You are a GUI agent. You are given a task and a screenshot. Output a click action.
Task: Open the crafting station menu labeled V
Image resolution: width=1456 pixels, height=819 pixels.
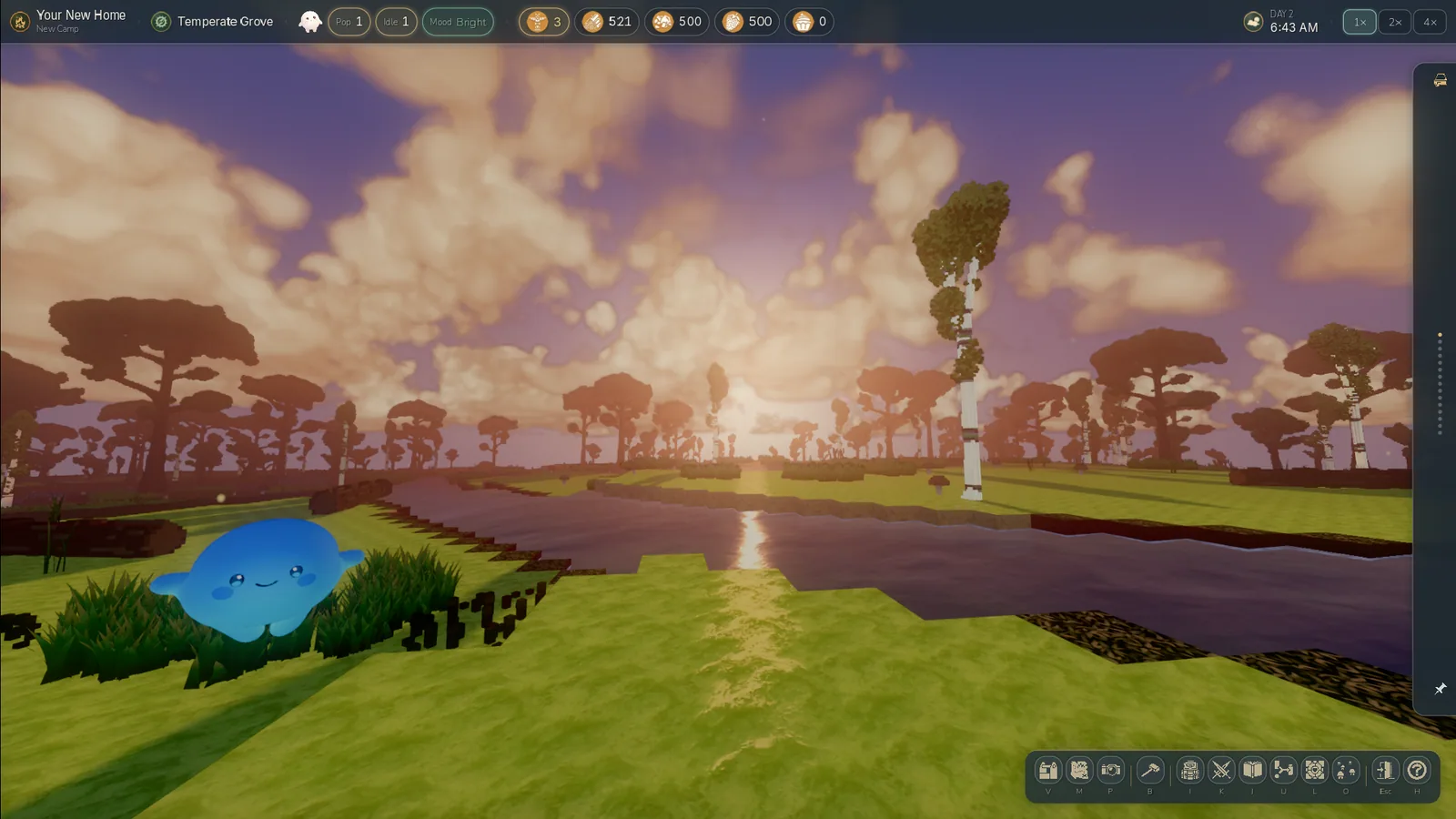point(1048,771)
